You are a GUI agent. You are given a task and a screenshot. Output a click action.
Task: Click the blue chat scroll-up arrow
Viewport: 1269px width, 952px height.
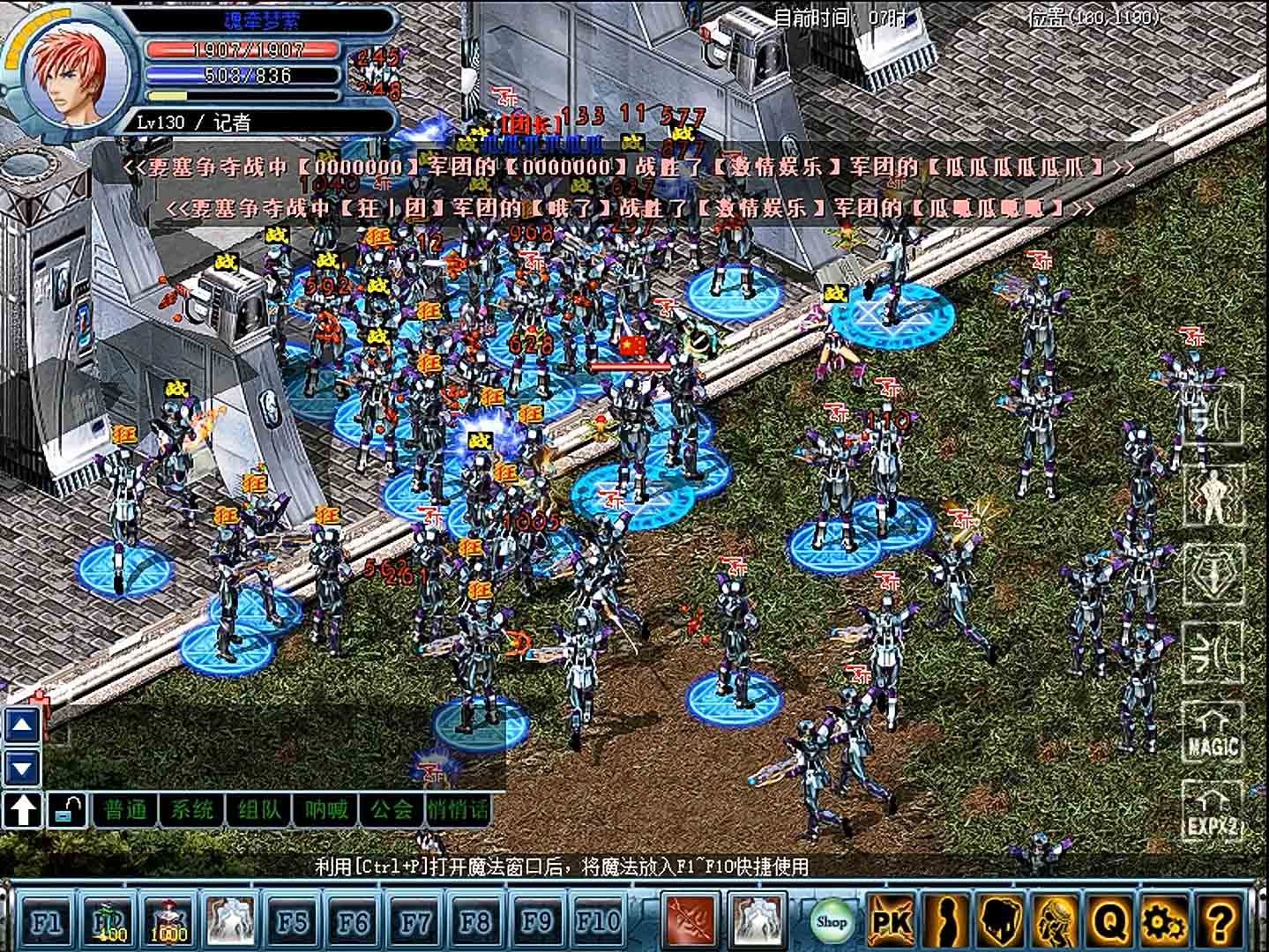(23, 725)
